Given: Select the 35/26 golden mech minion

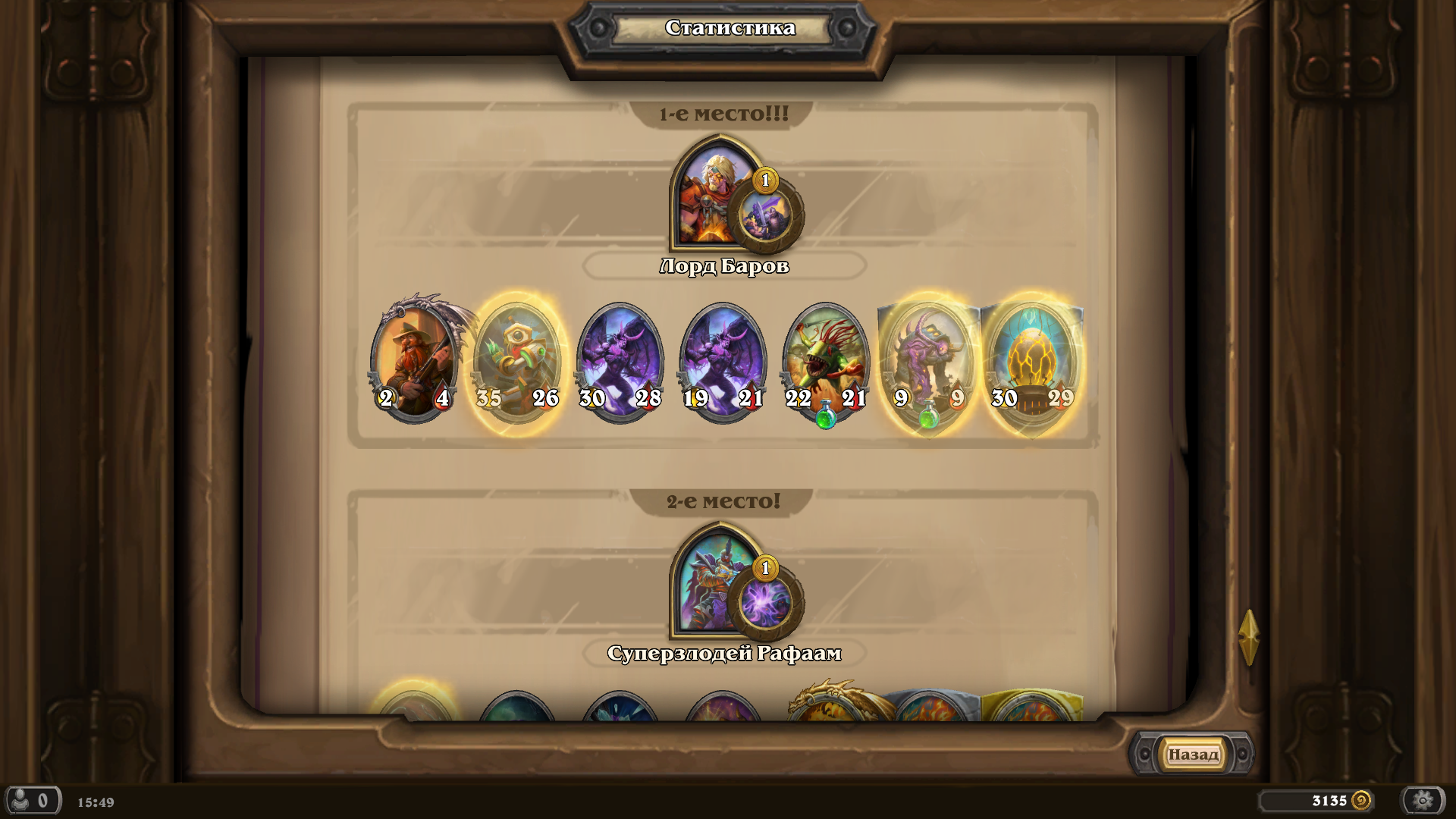Looking at the screenshot, I should [x=518, y=356].
